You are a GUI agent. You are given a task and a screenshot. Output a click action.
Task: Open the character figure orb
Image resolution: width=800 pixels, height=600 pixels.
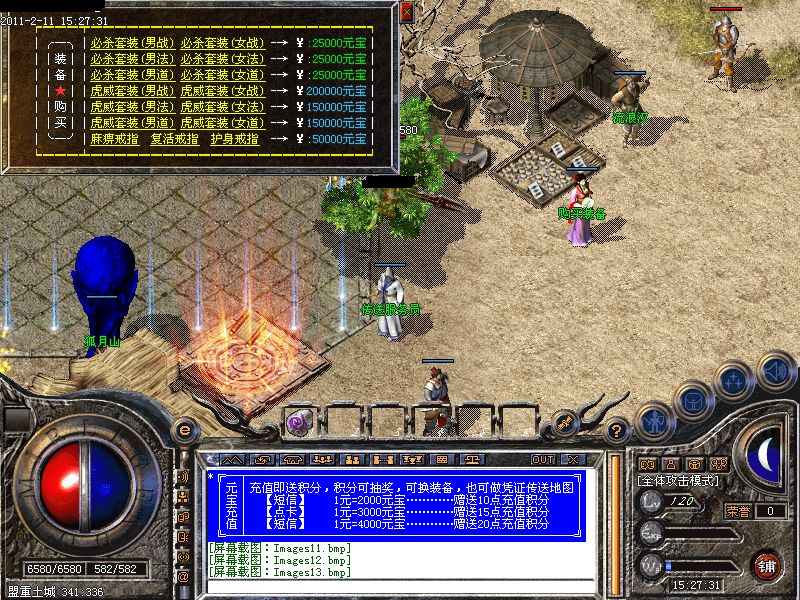coord(655,422)
